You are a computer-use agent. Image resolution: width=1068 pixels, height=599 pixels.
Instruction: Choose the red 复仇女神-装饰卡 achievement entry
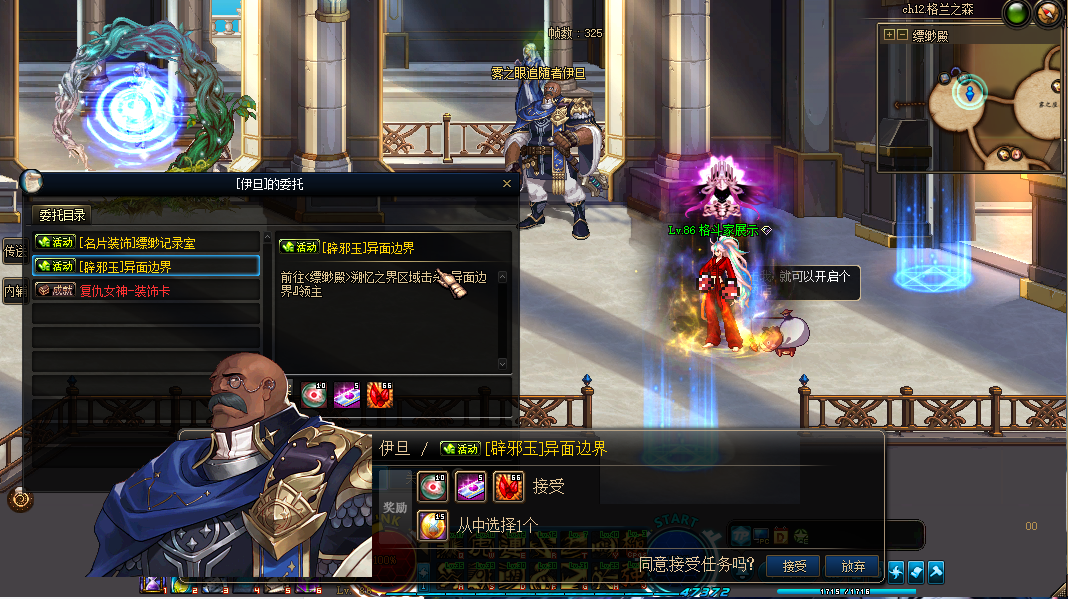point(146,290)
